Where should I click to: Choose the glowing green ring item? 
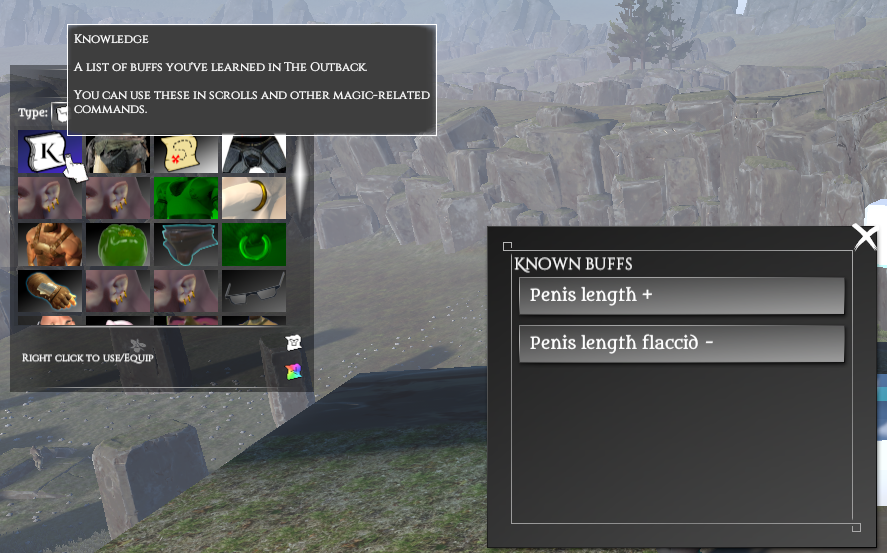[x=253, y=244]
